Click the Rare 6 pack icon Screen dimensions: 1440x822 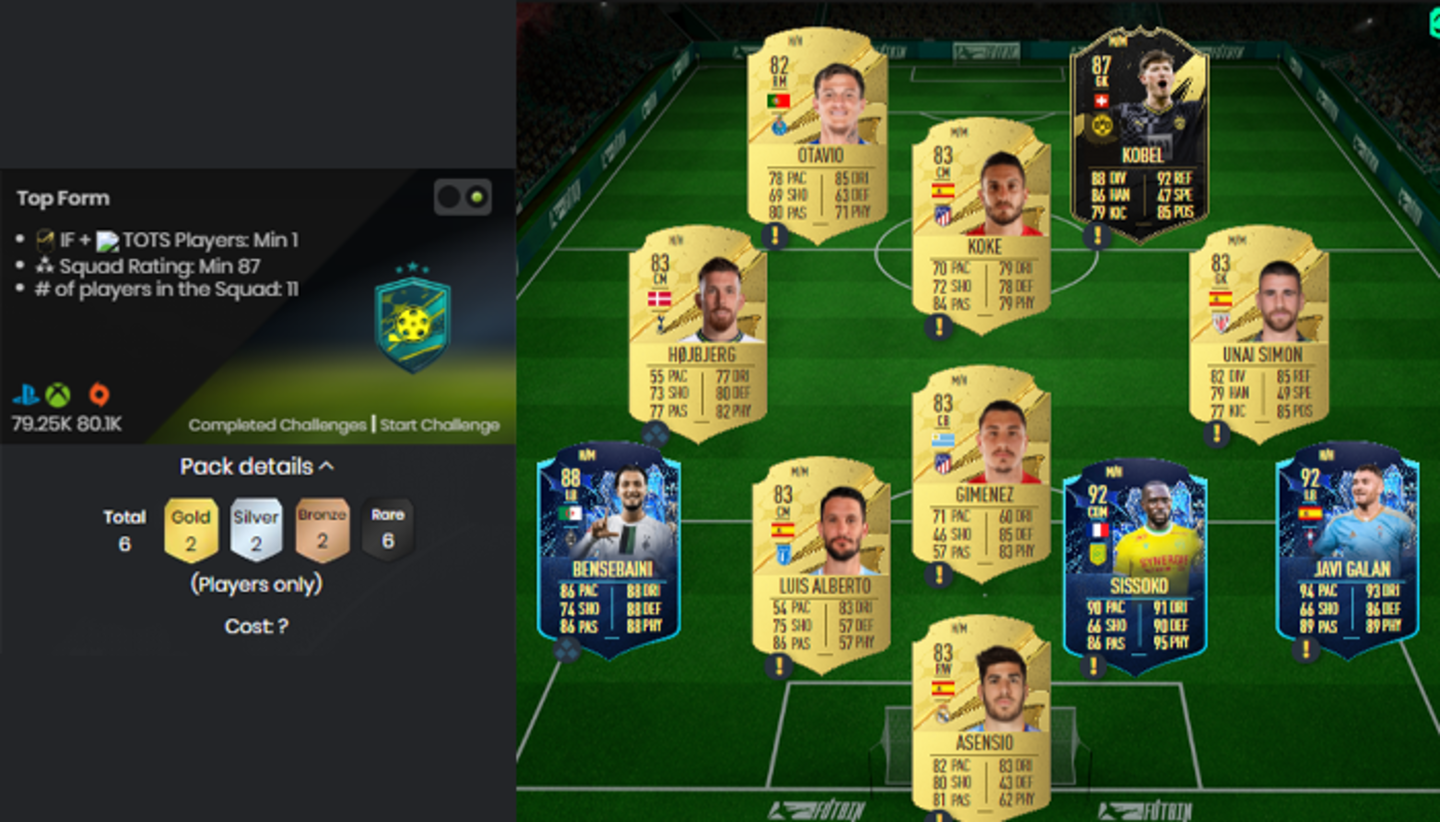coord(386,528)
